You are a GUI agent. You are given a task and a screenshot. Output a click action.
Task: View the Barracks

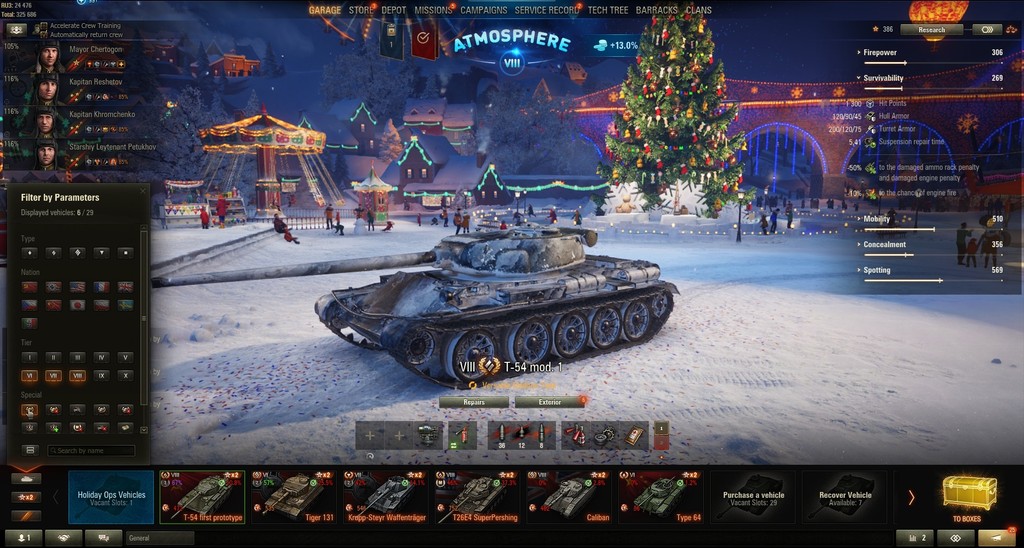pyautogui.click(x=657, y=10)
